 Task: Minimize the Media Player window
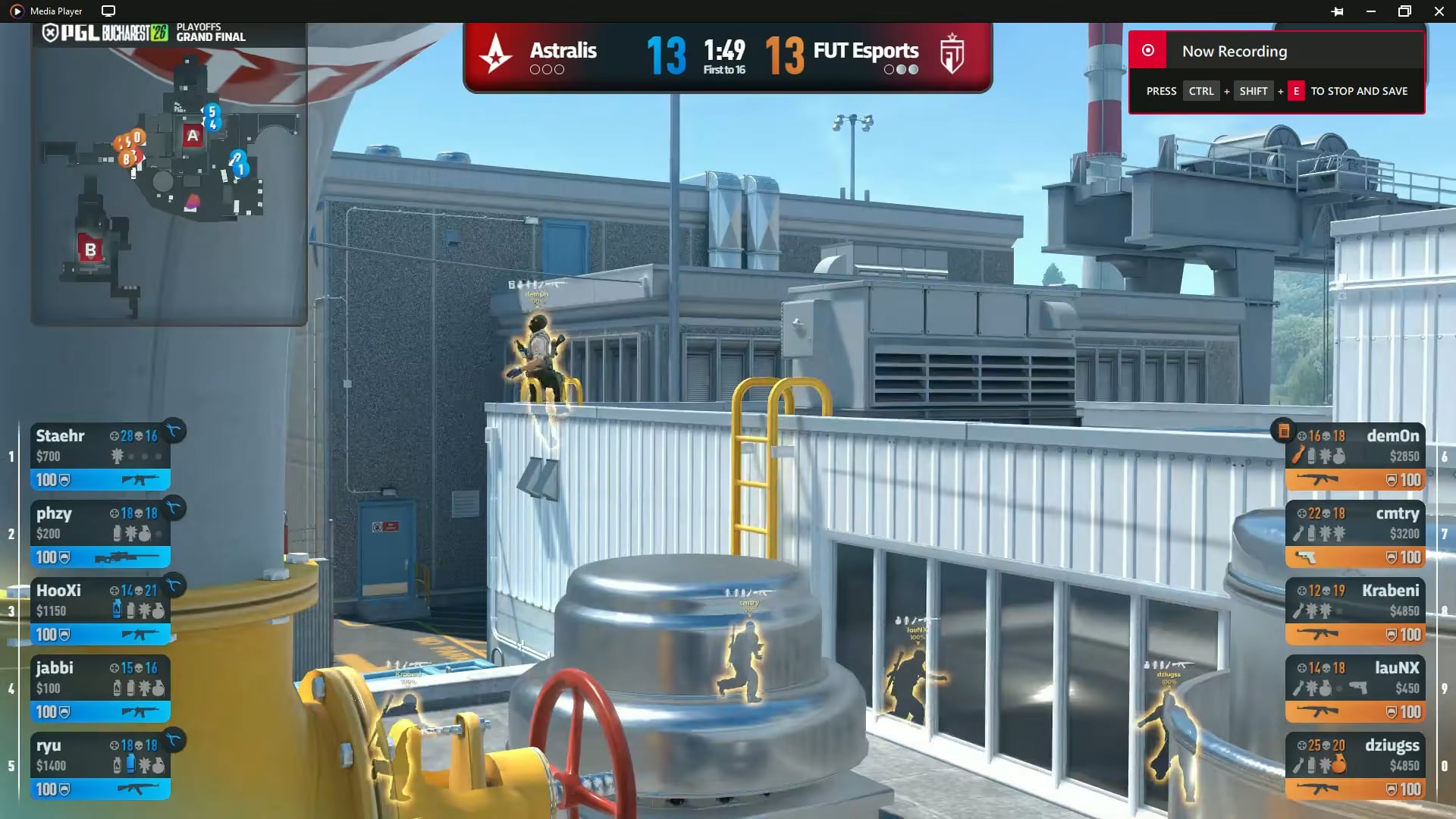pos(1370,11)
